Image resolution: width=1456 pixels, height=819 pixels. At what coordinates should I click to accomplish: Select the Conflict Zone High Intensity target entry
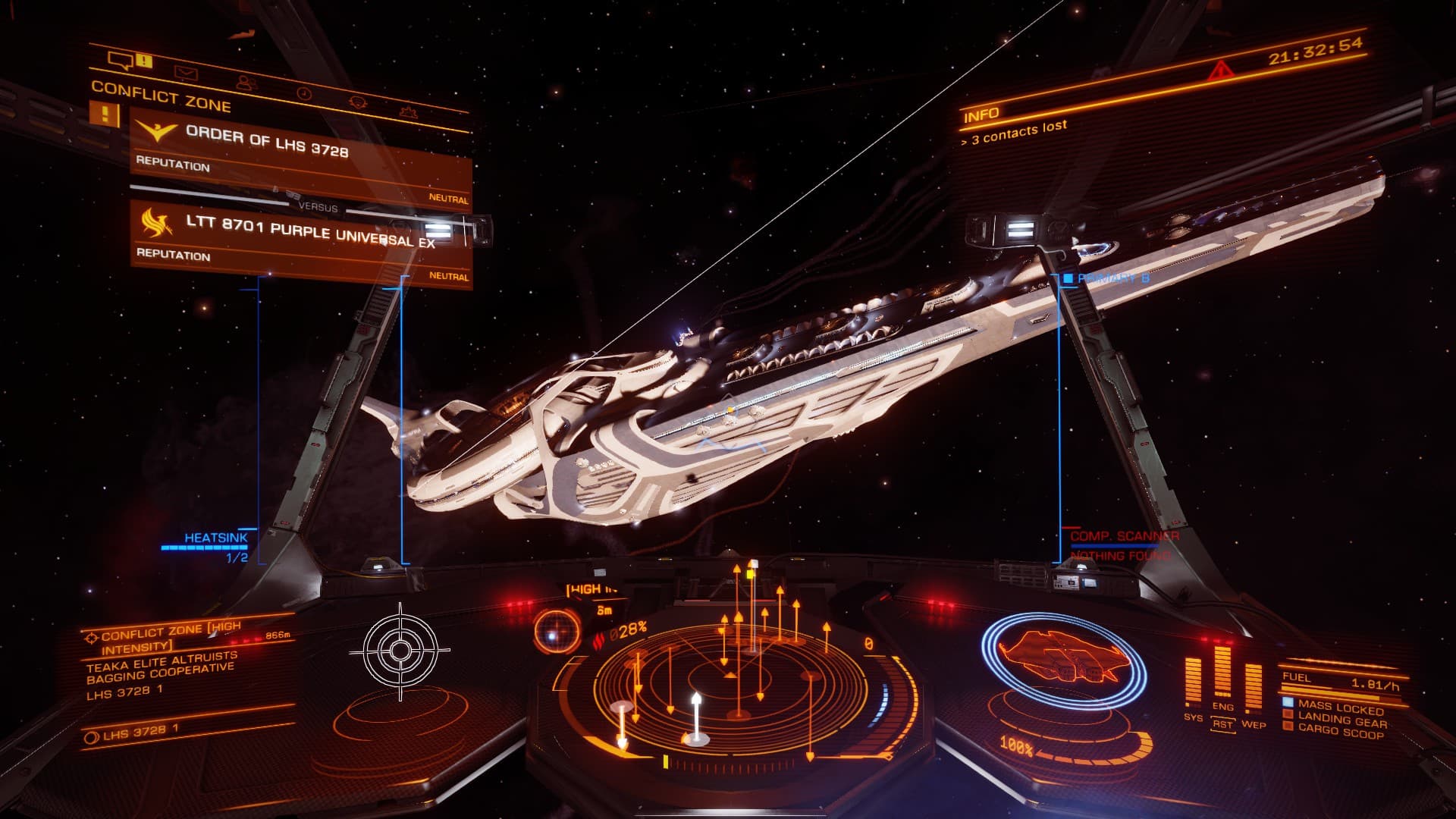pyautogui.click(x=171, y=637)
